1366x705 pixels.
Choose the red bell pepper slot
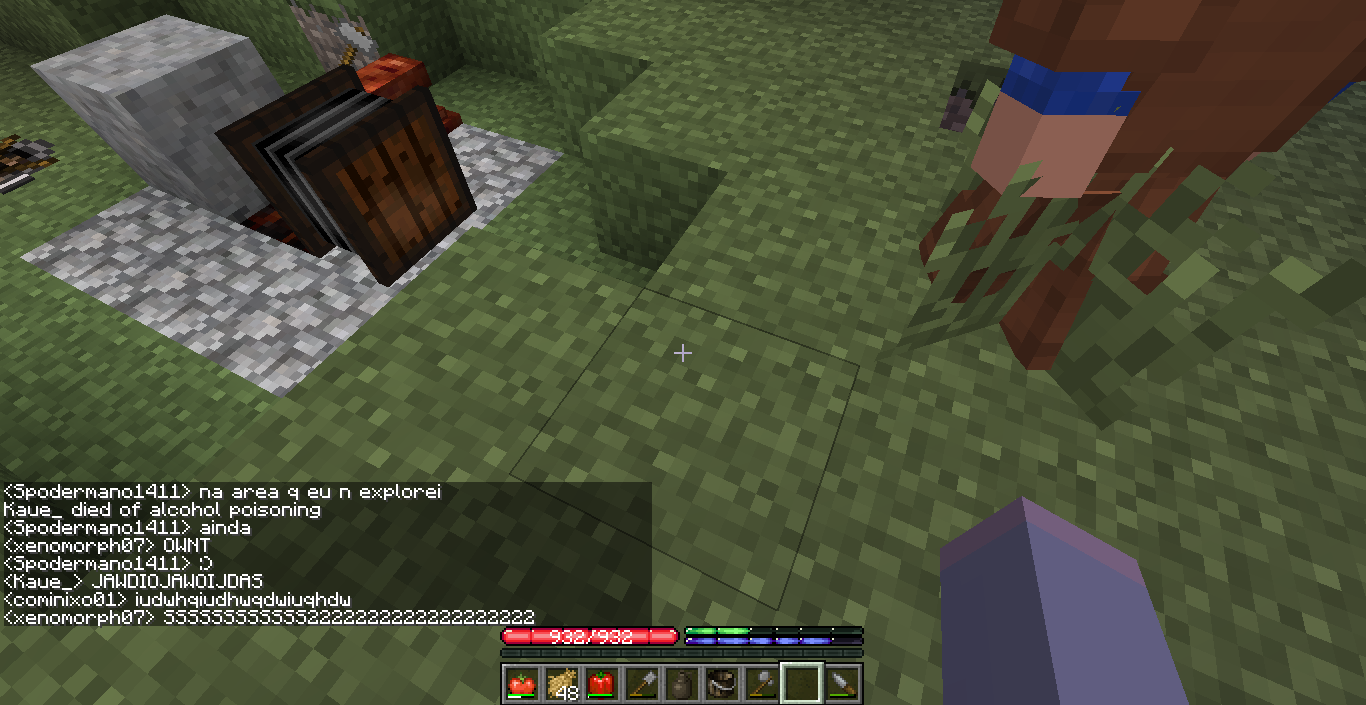(x=600, y=683)
